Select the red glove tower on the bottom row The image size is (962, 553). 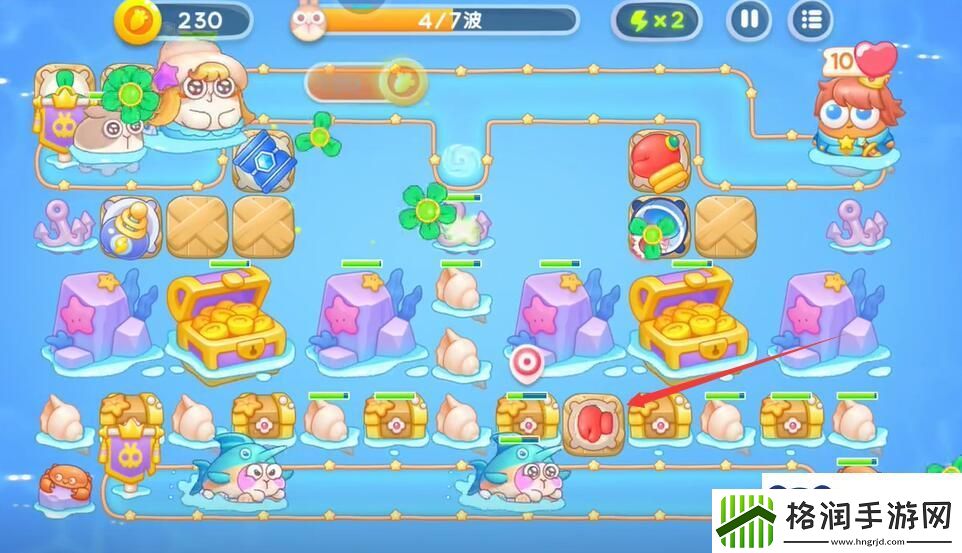(592, 422)
